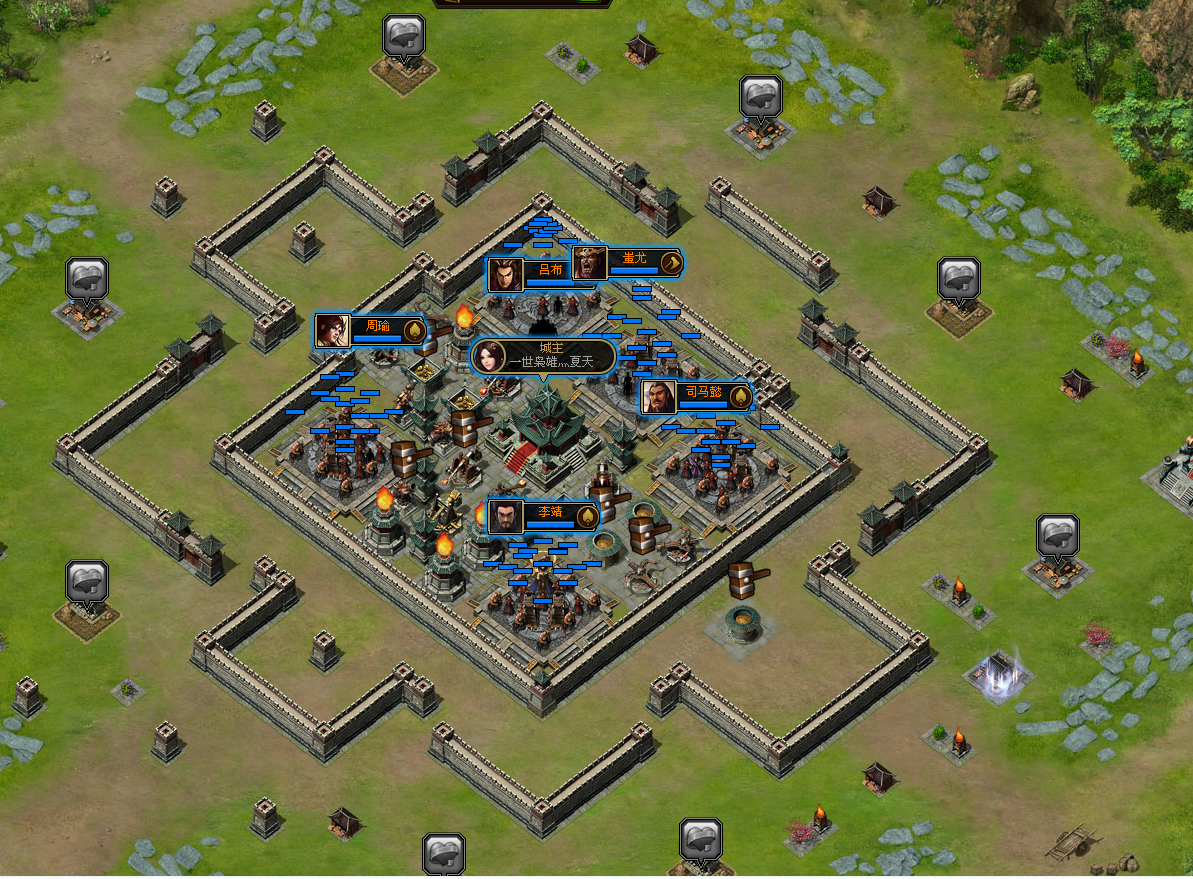Click the flame icon on 周瑜's plate
The height and width of the screenshot is (879, 1193).
click(x=414, y=330)
